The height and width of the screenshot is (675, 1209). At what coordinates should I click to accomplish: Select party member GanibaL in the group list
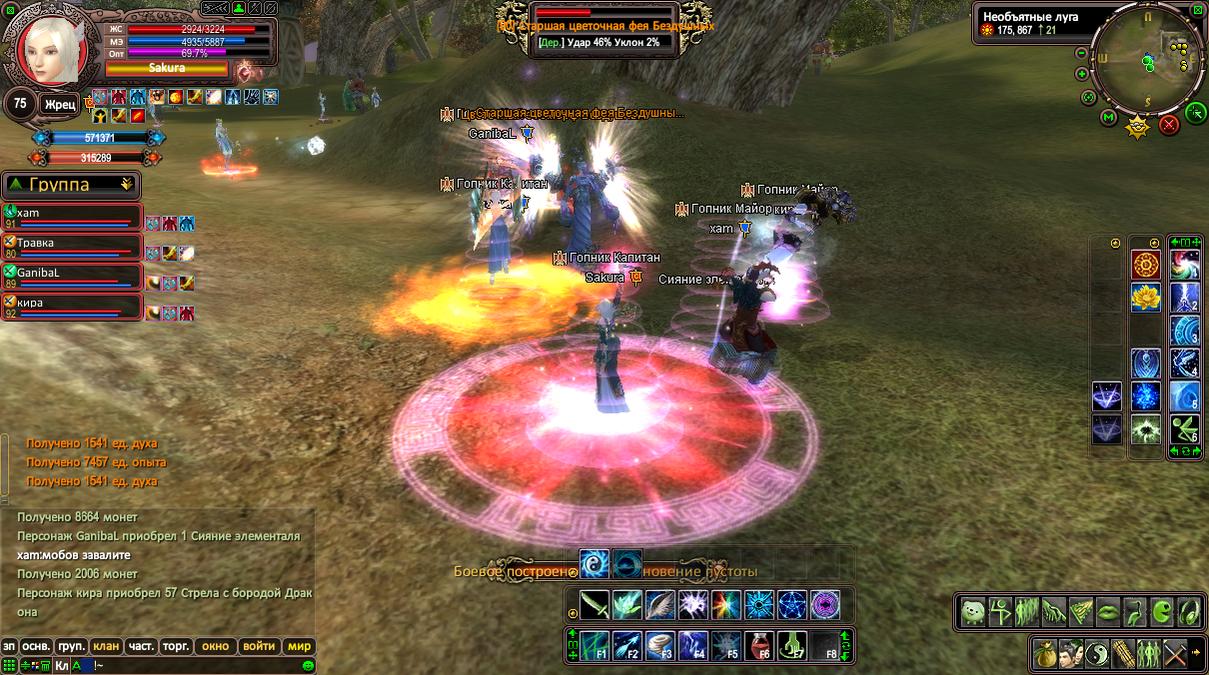(72, 276)
